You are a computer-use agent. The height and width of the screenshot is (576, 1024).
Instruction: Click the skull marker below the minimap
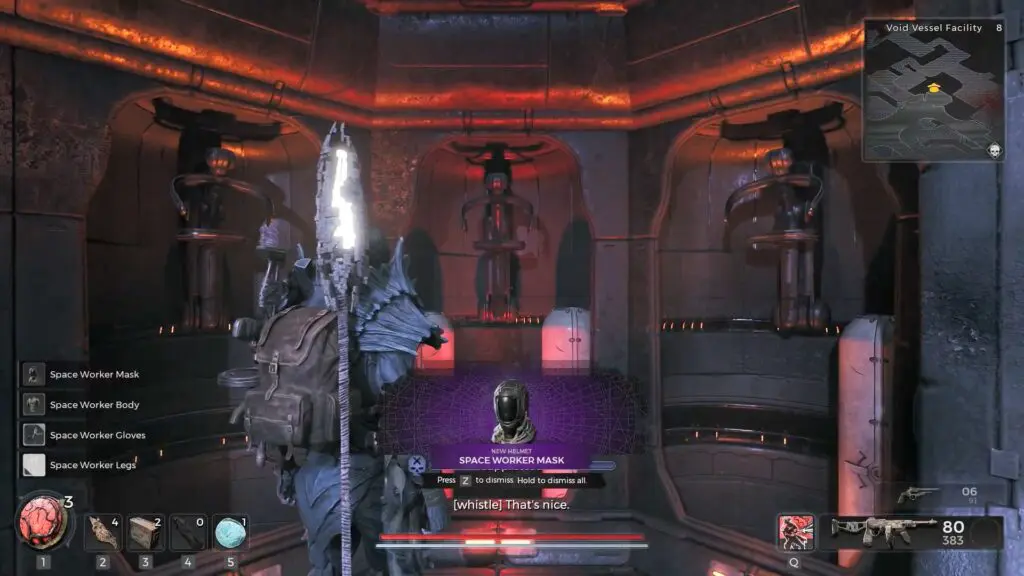(995, 151)
